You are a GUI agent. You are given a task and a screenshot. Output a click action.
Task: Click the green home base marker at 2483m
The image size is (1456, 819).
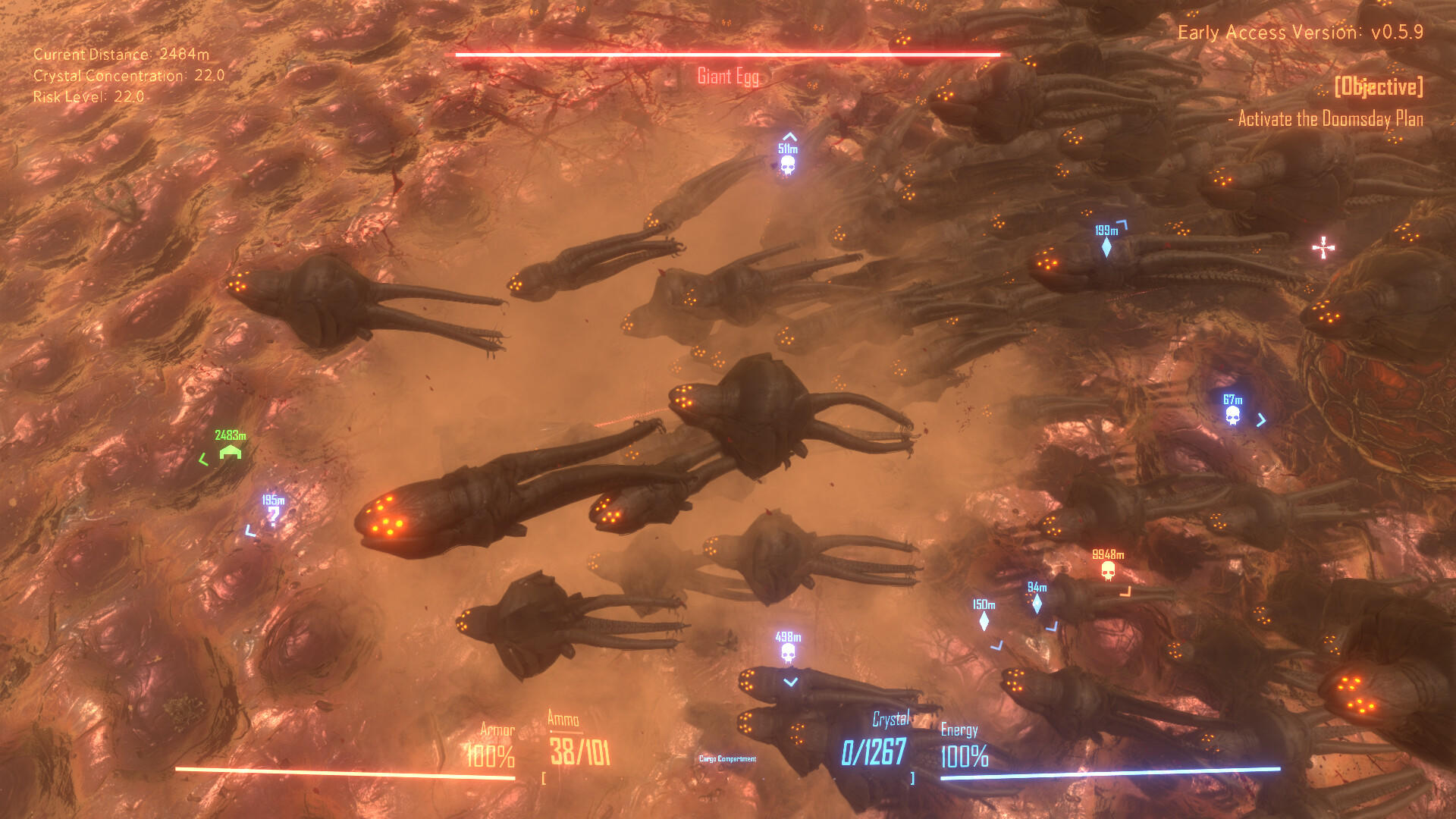click(x=229, y=453)
